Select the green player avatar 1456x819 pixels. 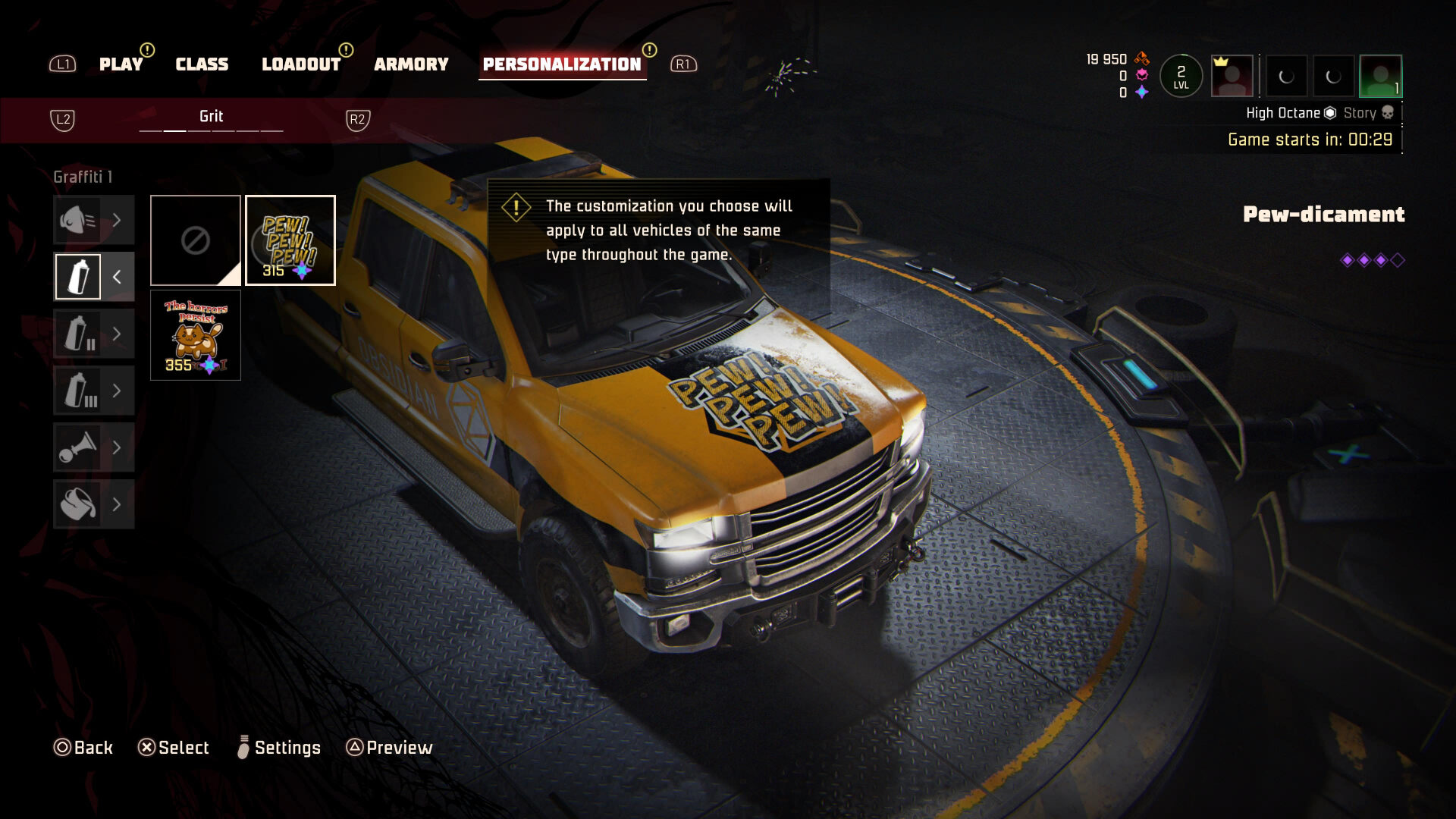click(1380, 76)
